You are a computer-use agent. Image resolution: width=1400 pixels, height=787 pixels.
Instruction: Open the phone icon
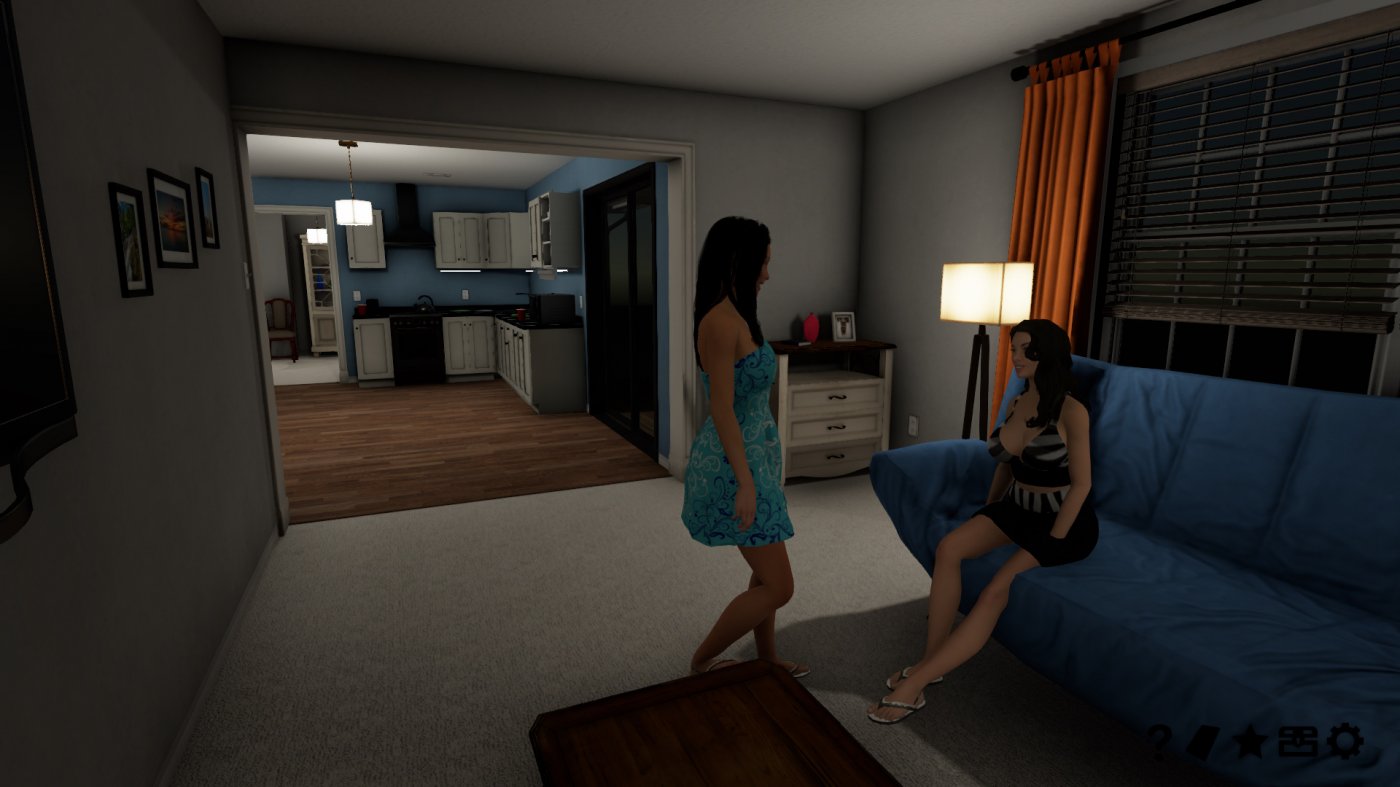click(x=1203, y=740)
